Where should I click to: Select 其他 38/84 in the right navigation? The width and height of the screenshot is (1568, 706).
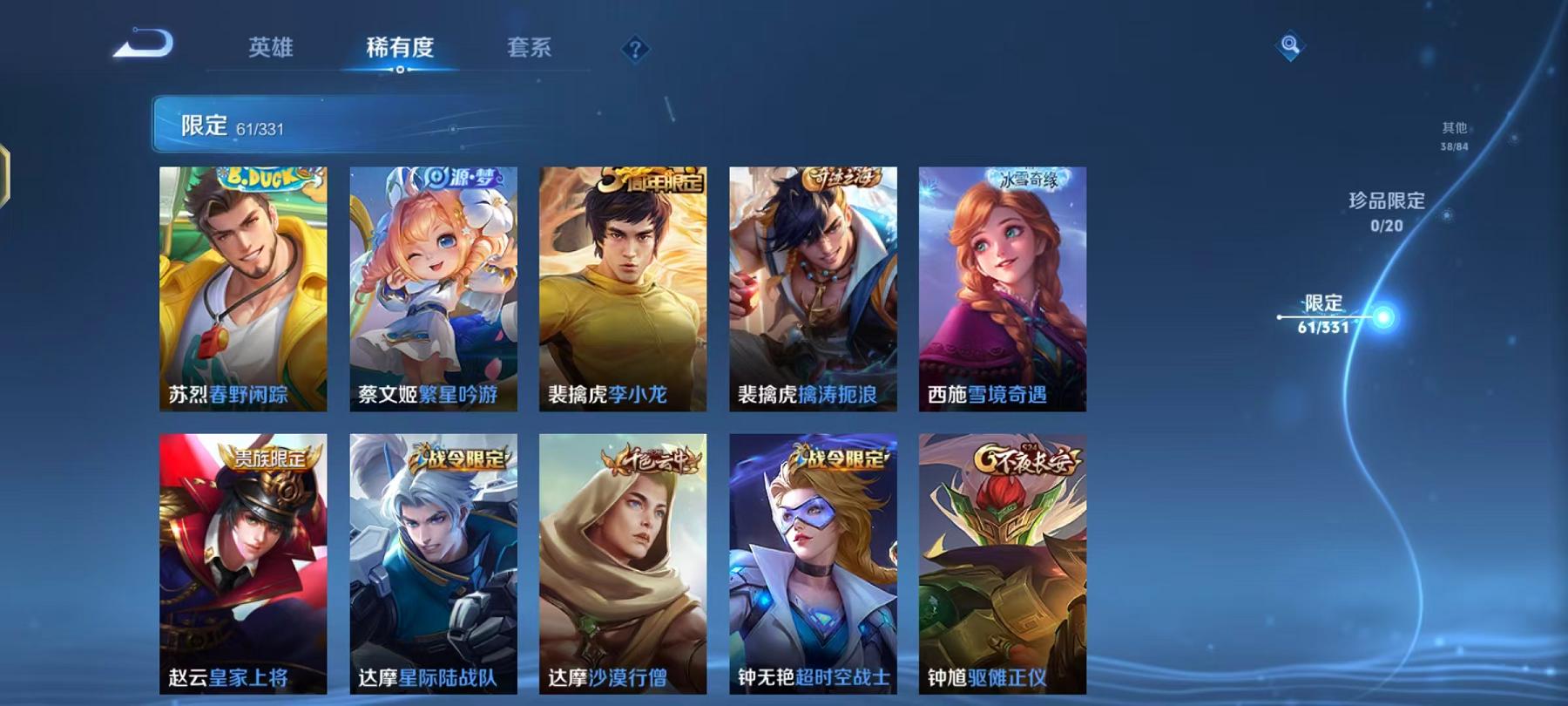point(1455,131)
